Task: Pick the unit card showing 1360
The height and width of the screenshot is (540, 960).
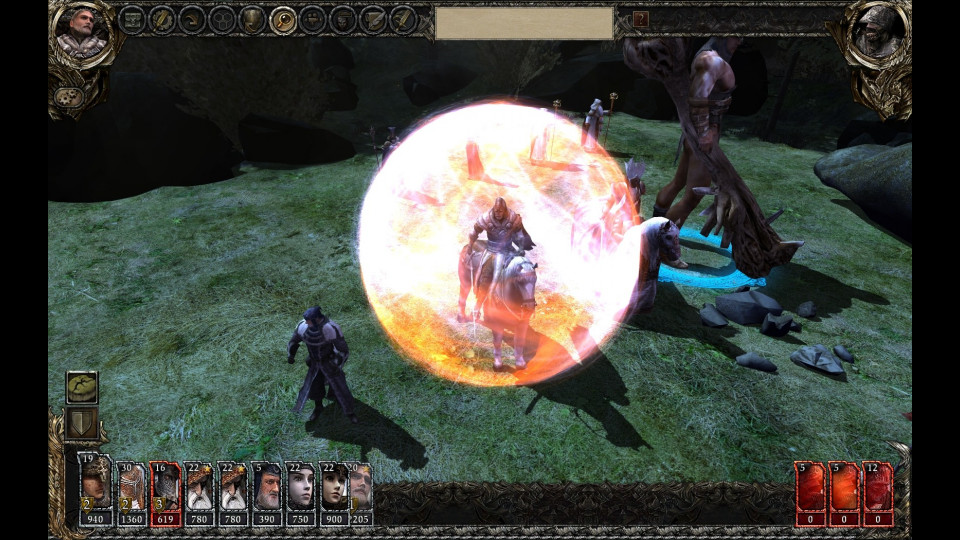Action: click(131, 491)
